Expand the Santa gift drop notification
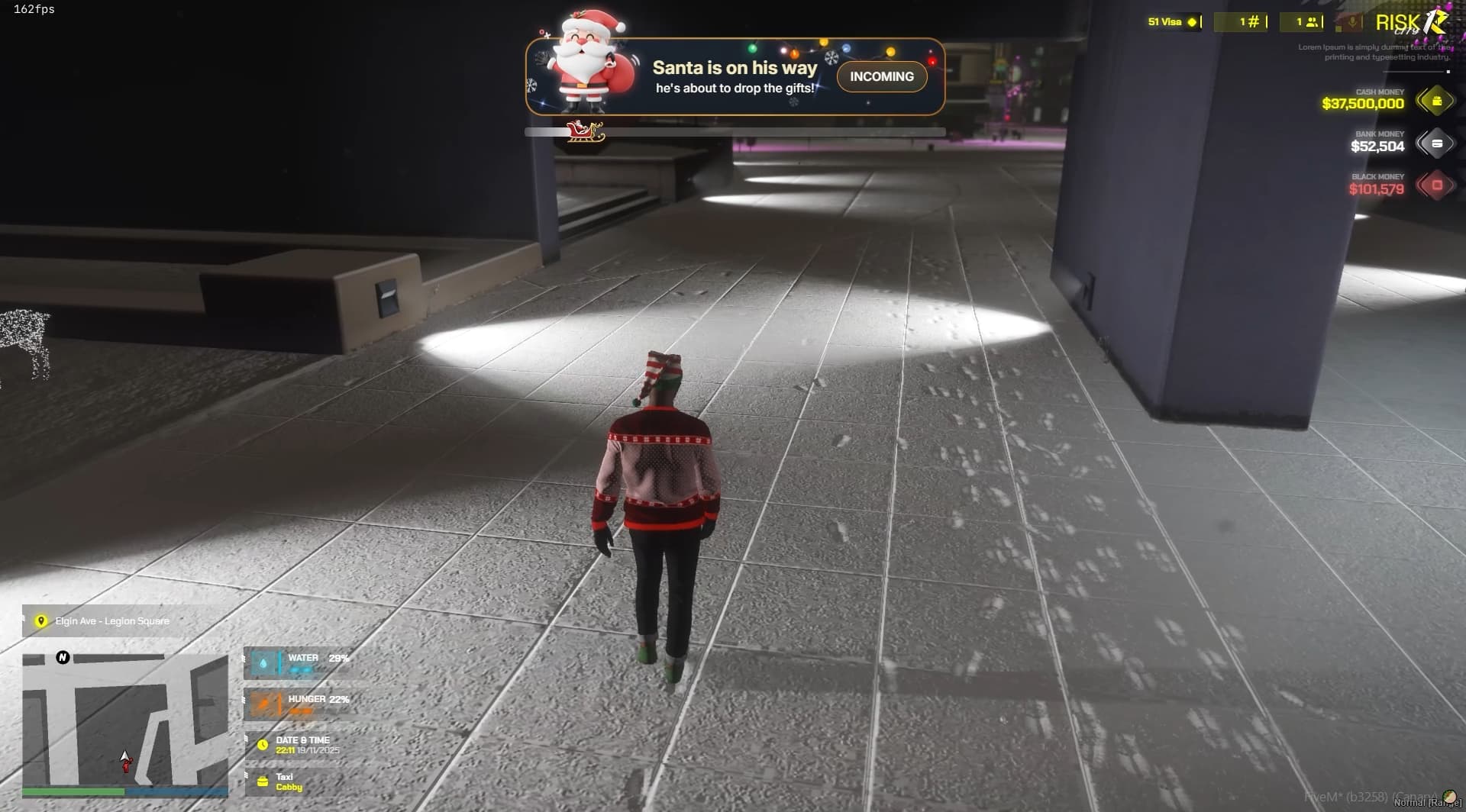Viewport: 1466px width, 812px height. coord(881,76)
